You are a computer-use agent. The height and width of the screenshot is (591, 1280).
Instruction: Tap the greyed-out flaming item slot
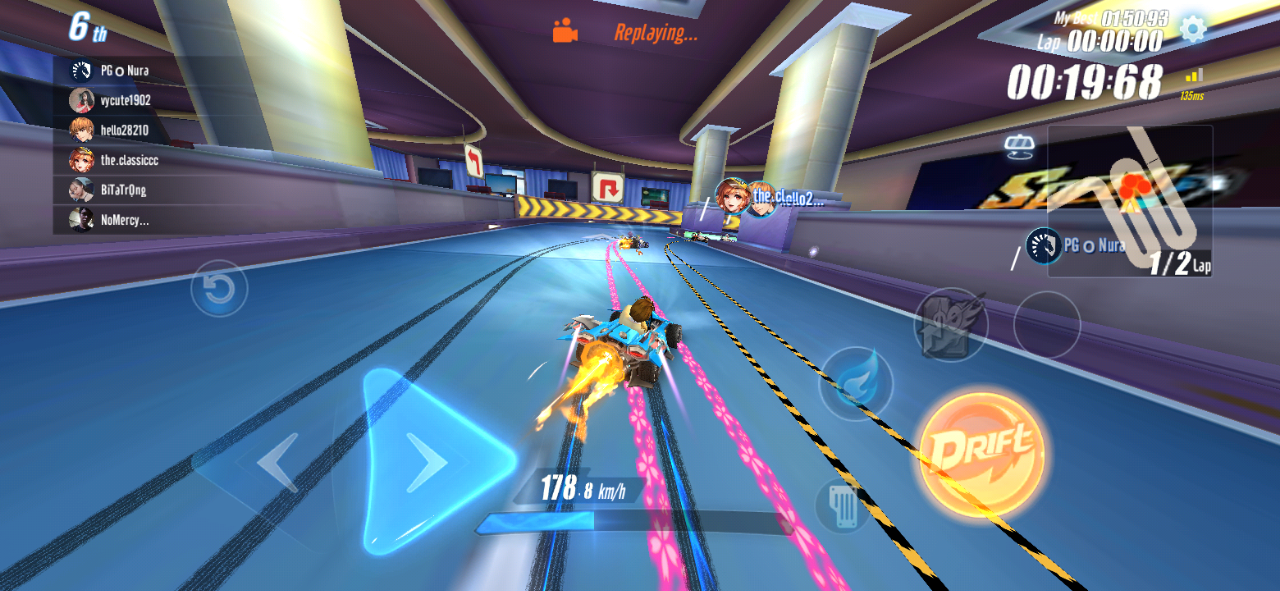pyautogui.click(x=950, y=324)
